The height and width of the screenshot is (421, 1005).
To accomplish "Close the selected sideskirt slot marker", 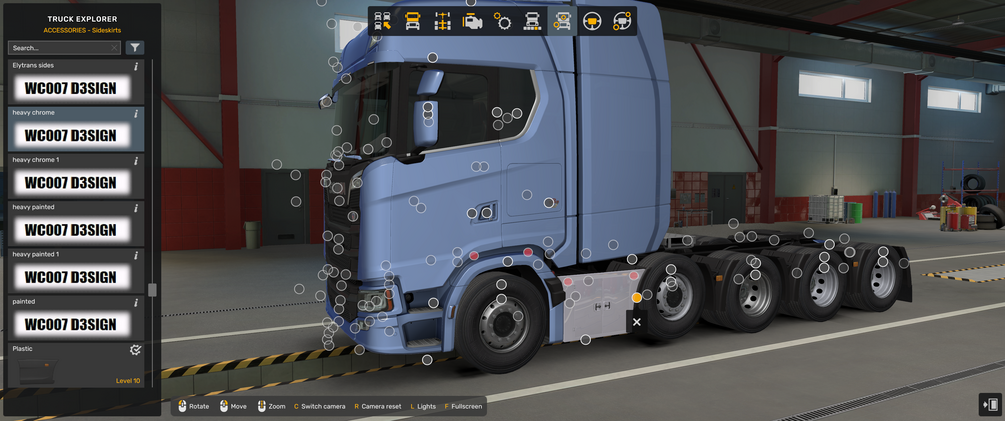I will pos(637,322).
